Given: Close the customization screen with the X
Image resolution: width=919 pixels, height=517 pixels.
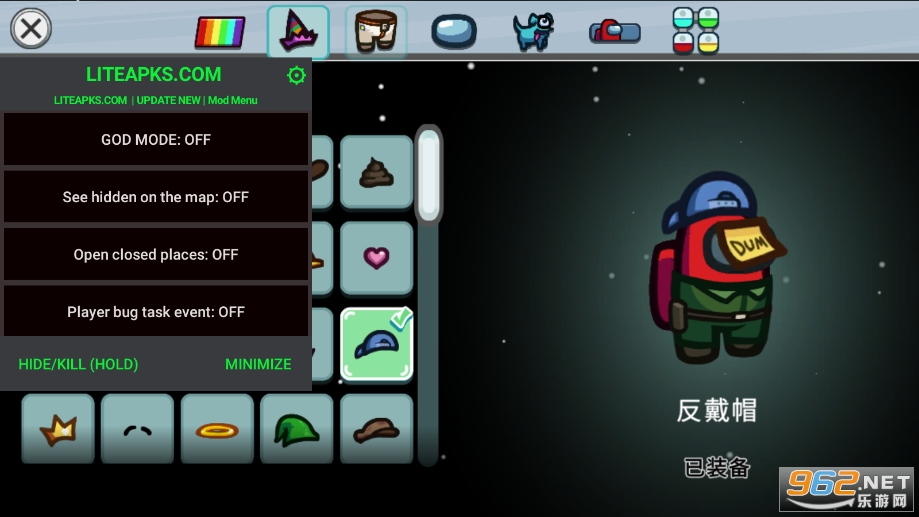Looking at the screenshot, I should (x=31, y=28).
